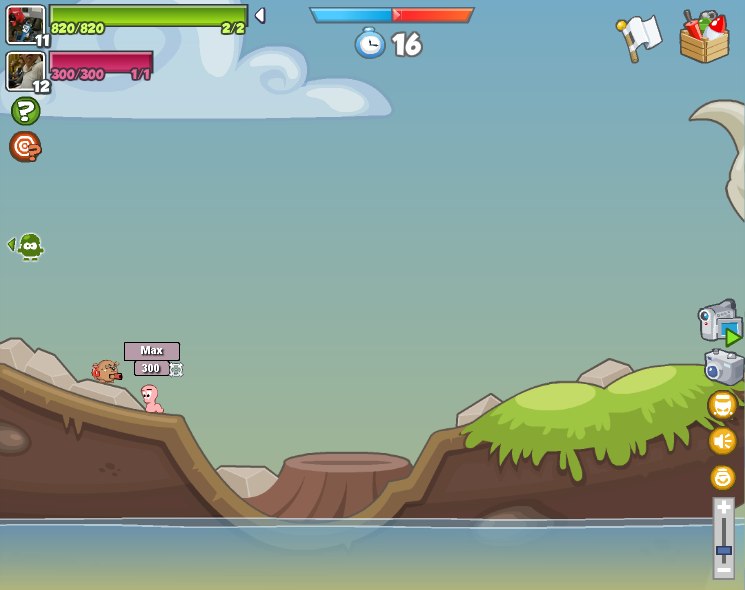Click the bottom orange round button
This screenshot has width=745, height=590.
722,477
